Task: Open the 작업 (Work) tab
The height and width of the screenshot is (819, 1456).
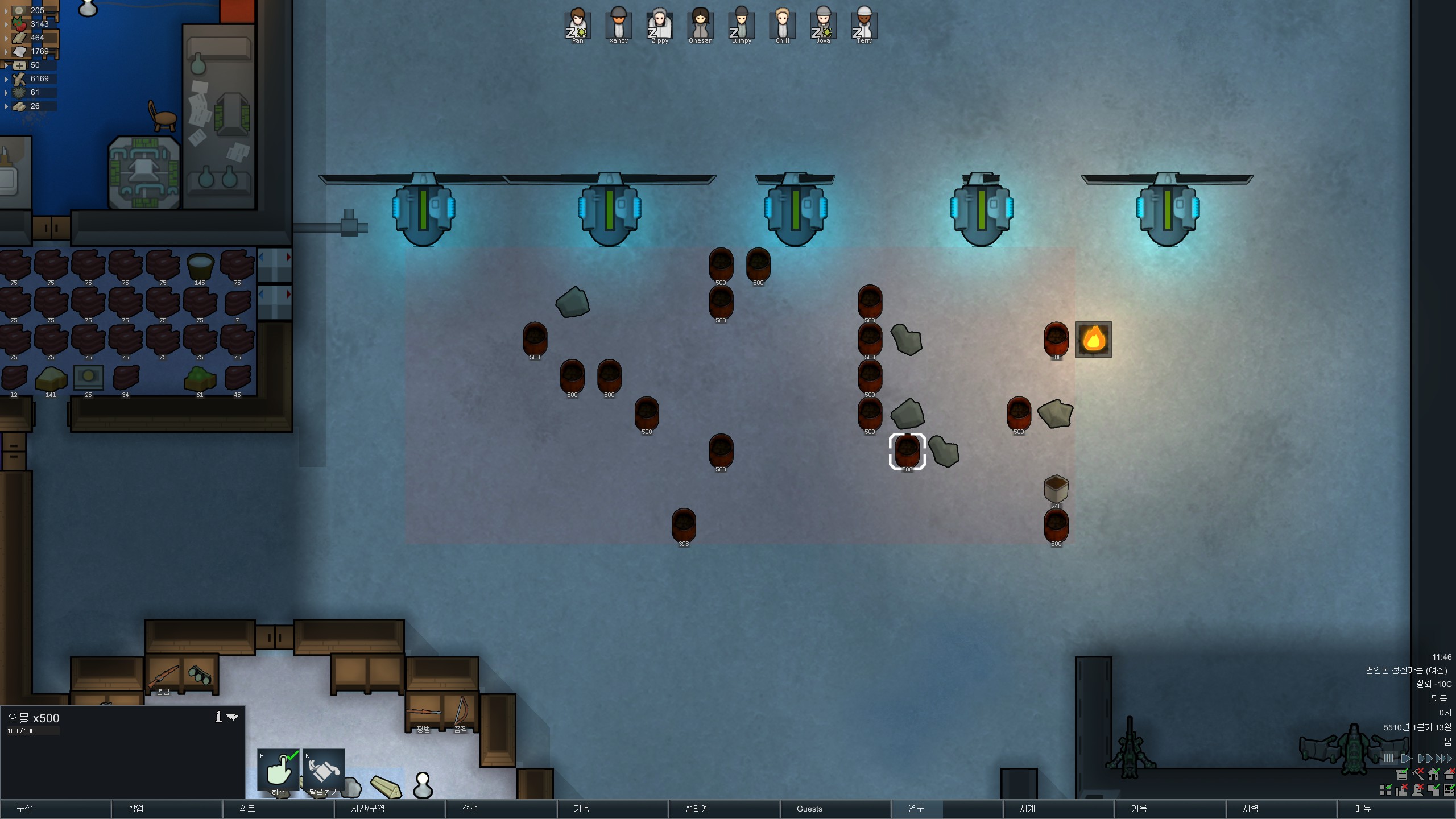Action: (166, 808)
